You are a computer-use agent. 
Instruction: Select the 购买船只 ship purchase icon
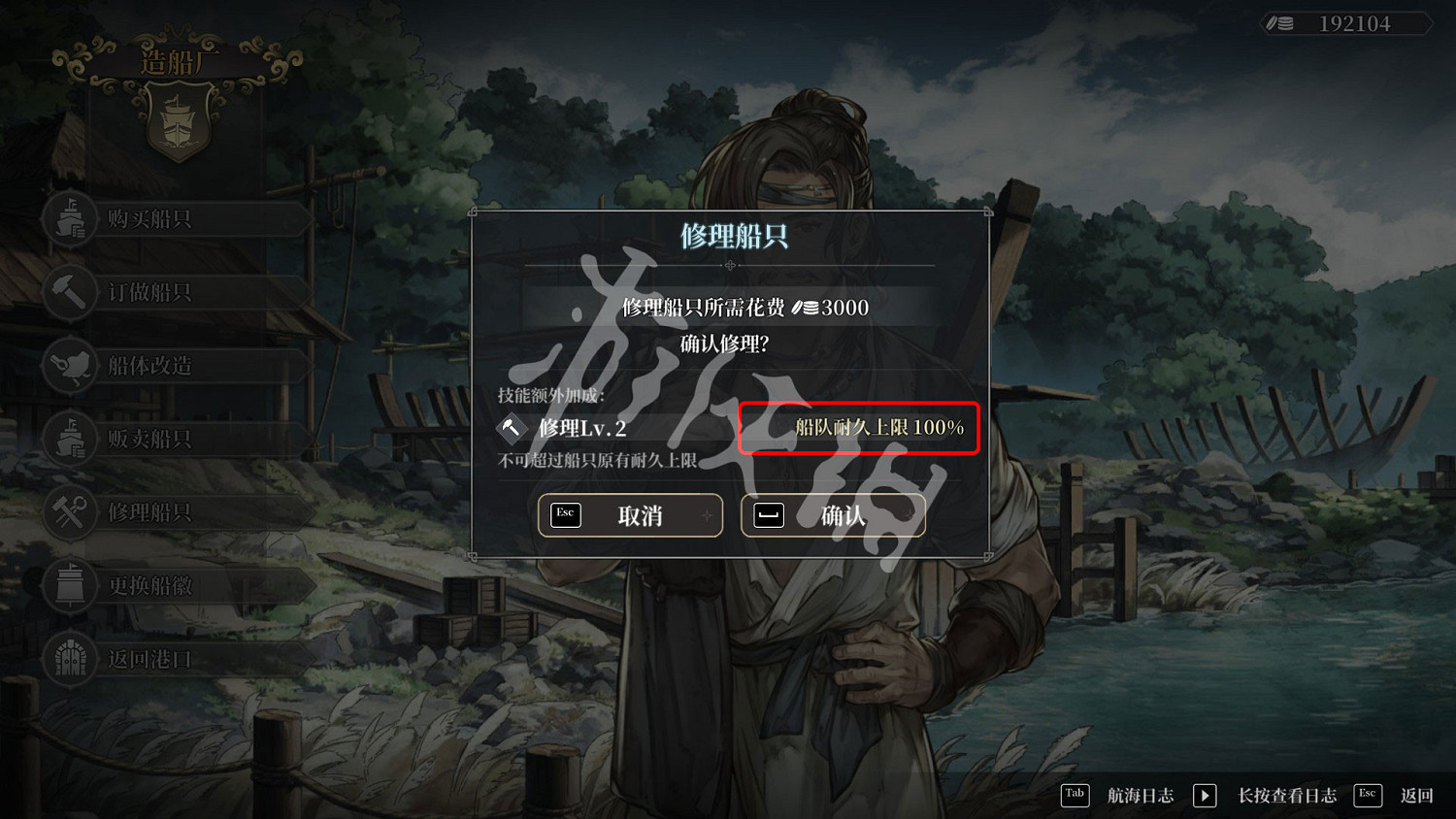tap(69, 219)
